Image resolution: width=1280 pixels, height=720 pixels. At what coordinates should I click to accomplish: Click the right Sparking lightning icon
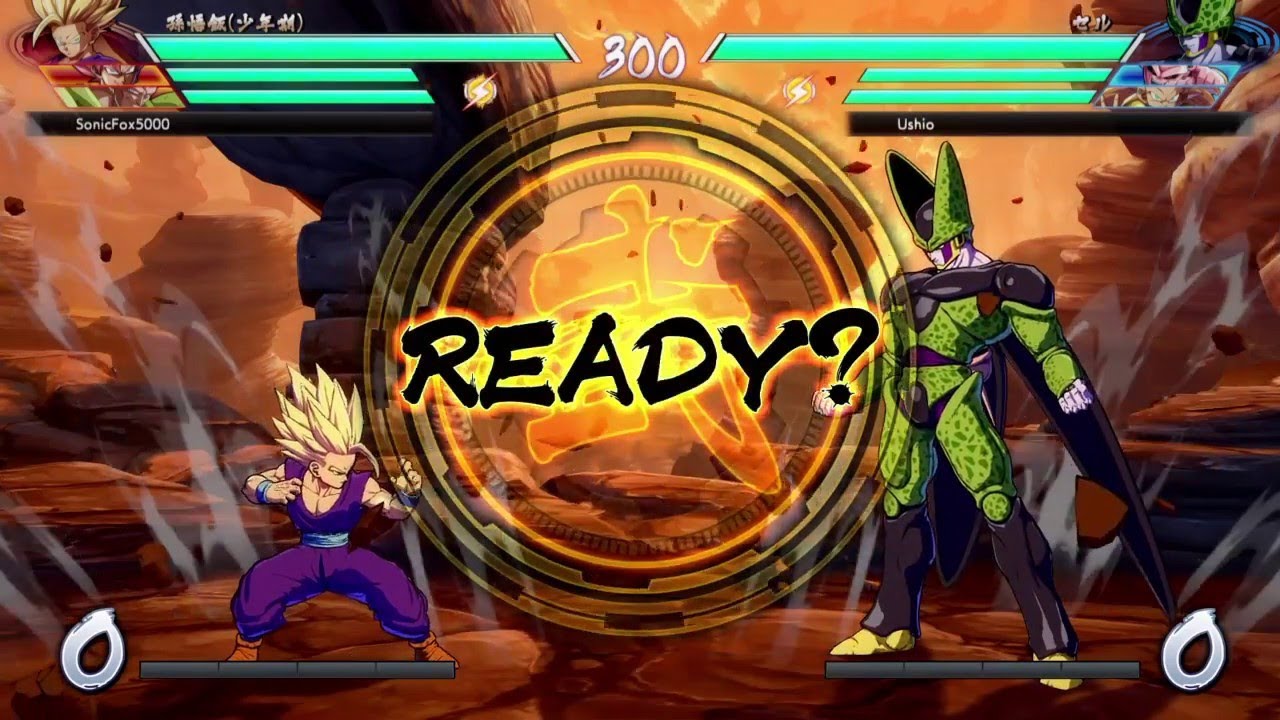coord(797,89)
